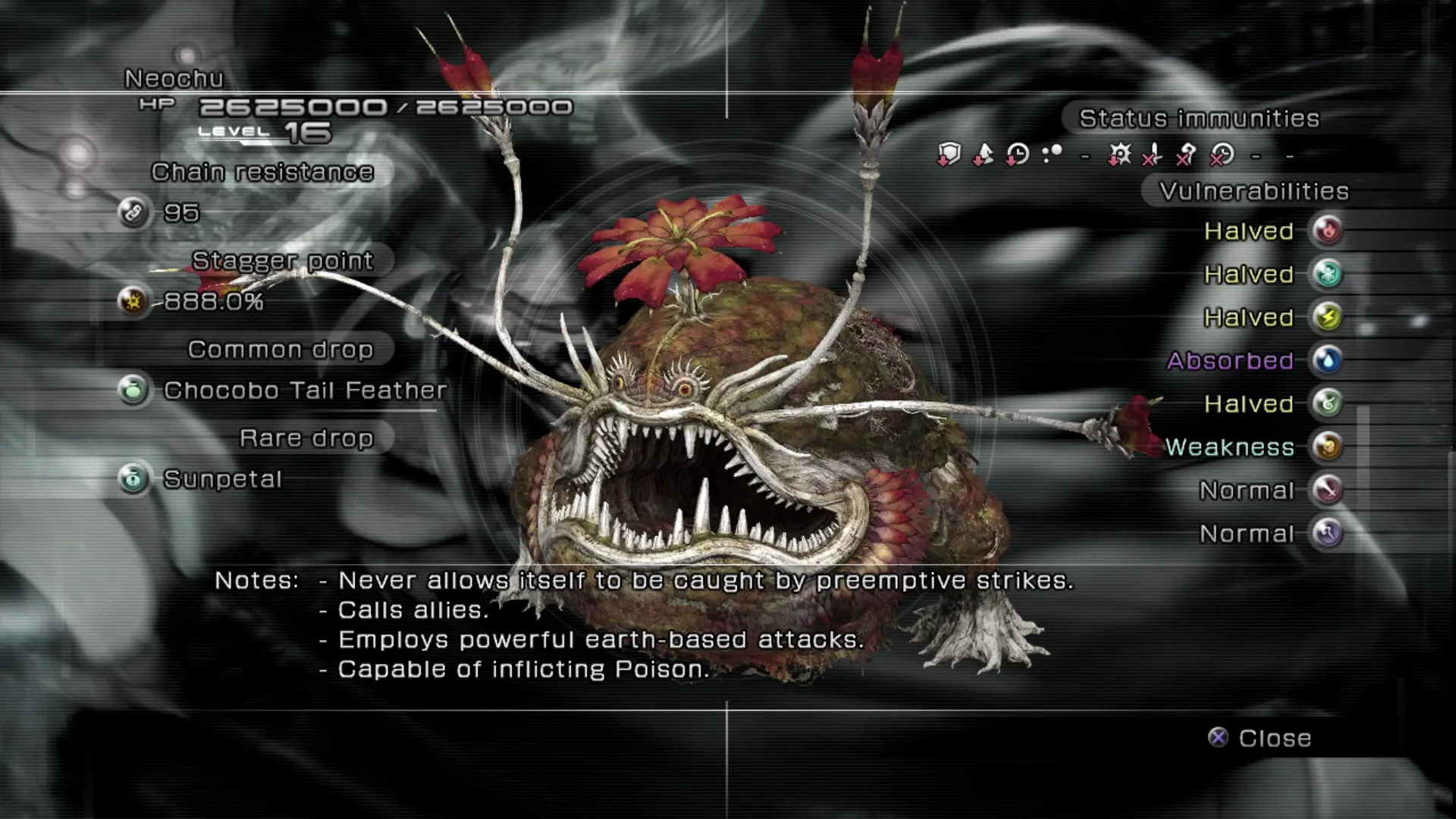Close the Neochu enemy intel screen

(1260, 738)
